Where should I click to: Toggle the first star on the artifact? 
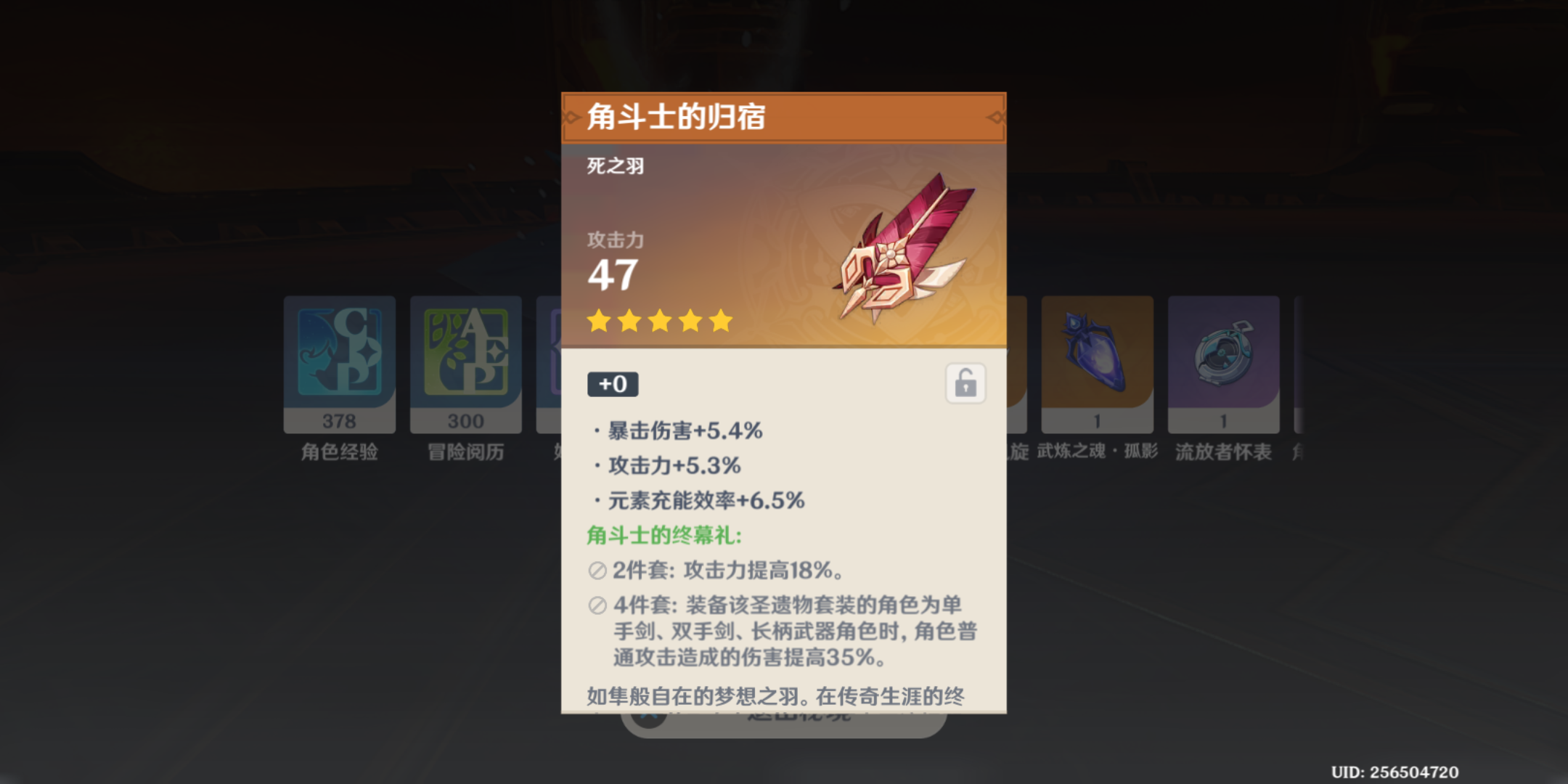click(x=600, y=322)
